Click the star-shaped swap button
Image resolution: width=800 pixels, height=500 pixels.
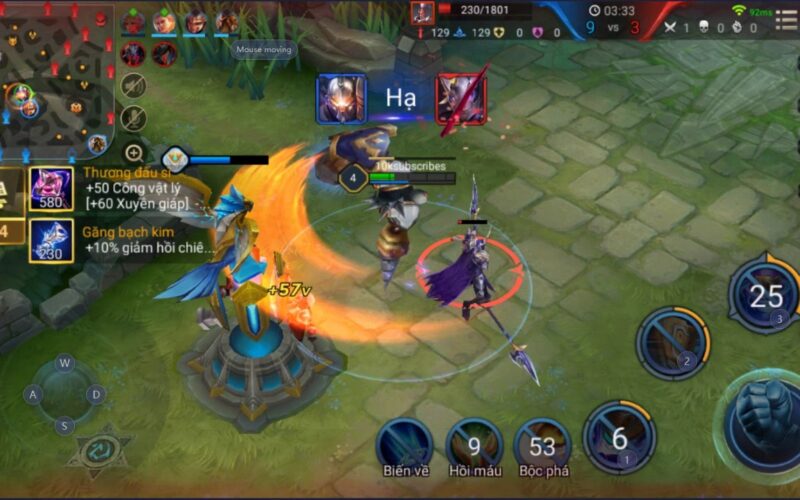coord(98,449)
